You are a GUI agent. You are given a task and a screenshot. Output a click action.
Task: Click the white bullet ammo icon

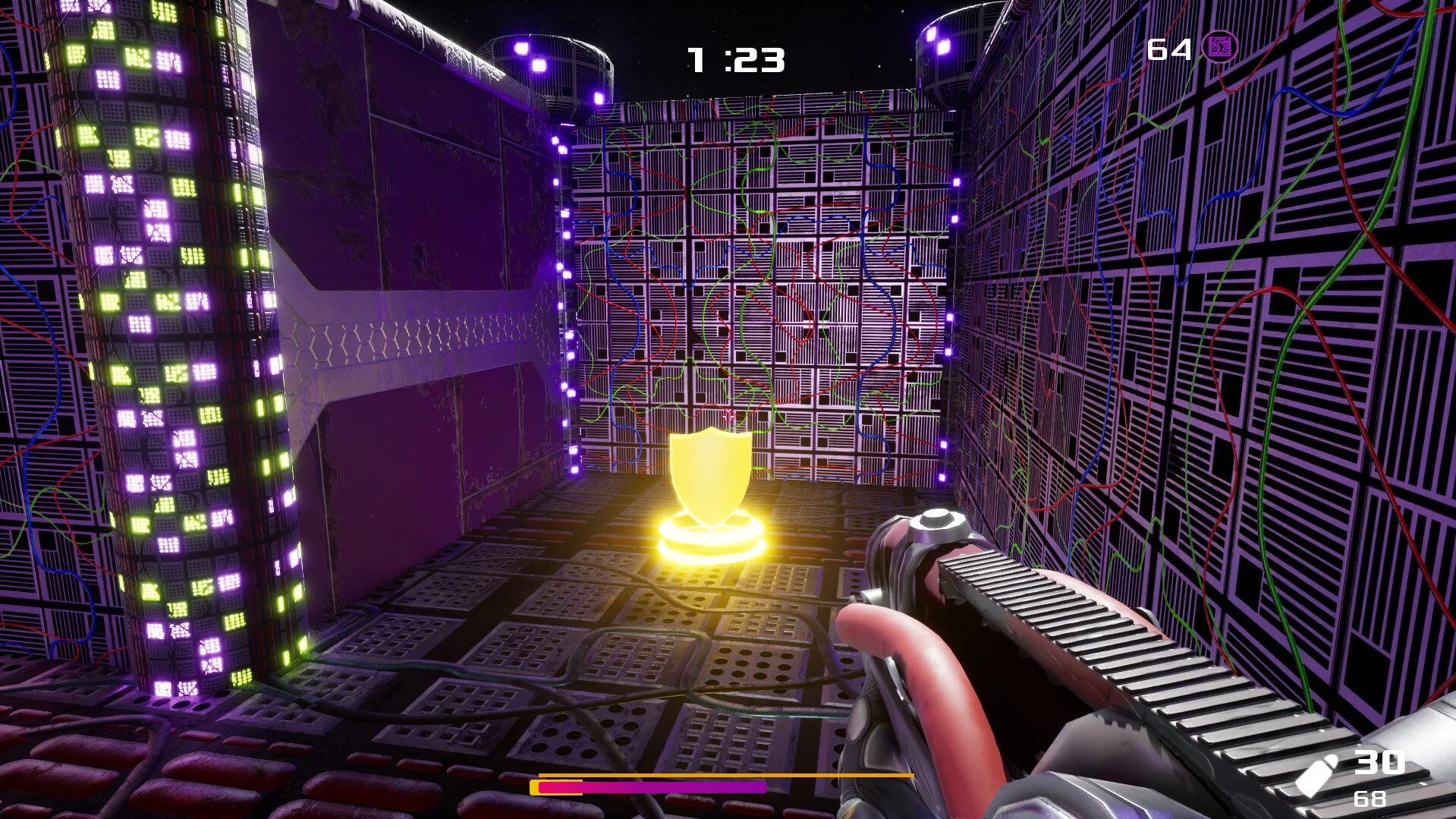click(x=1316, y=774)
